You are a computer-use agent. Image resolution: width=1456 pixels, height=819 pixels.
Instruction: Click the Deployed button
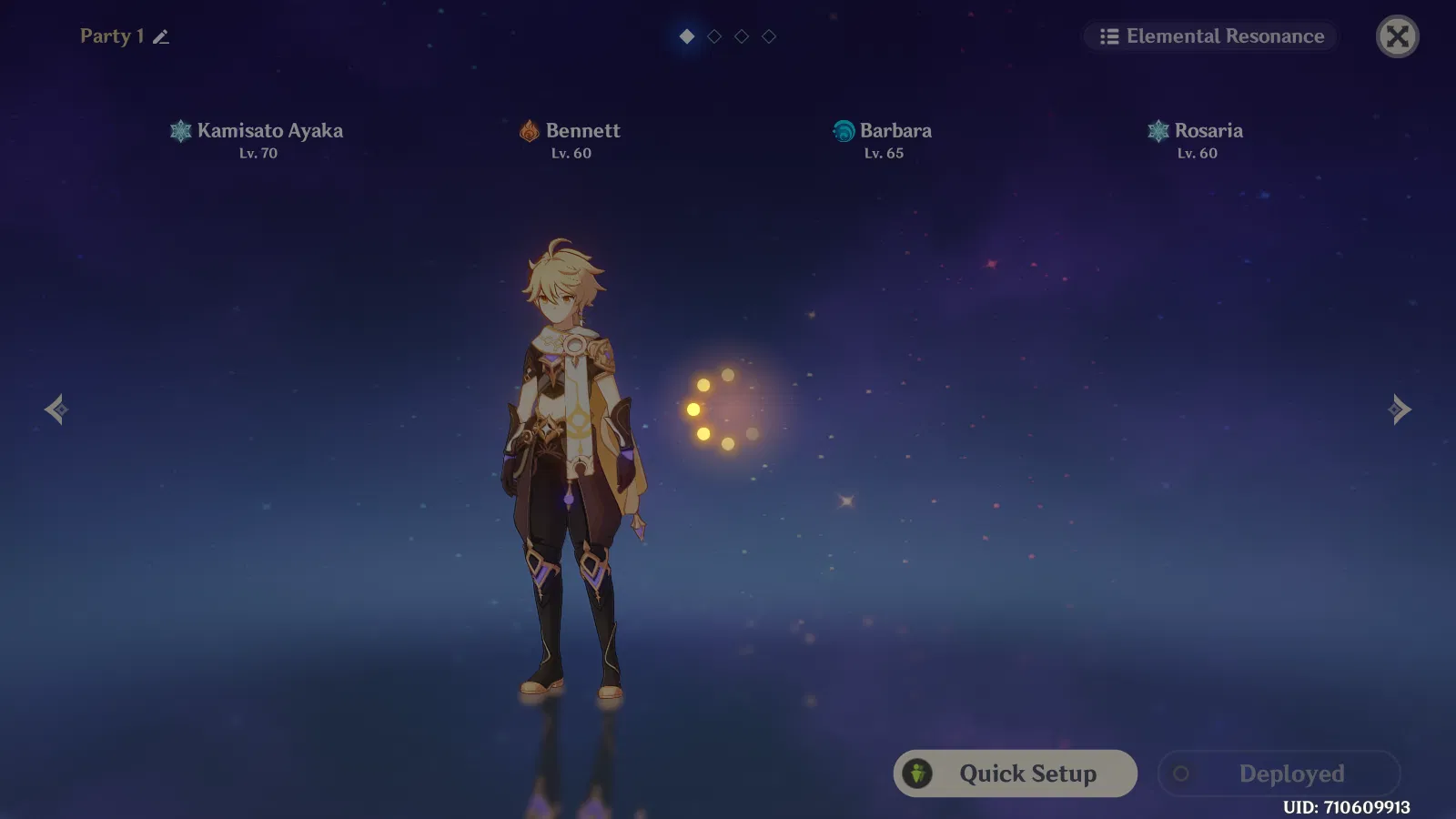click(1278, 773)
